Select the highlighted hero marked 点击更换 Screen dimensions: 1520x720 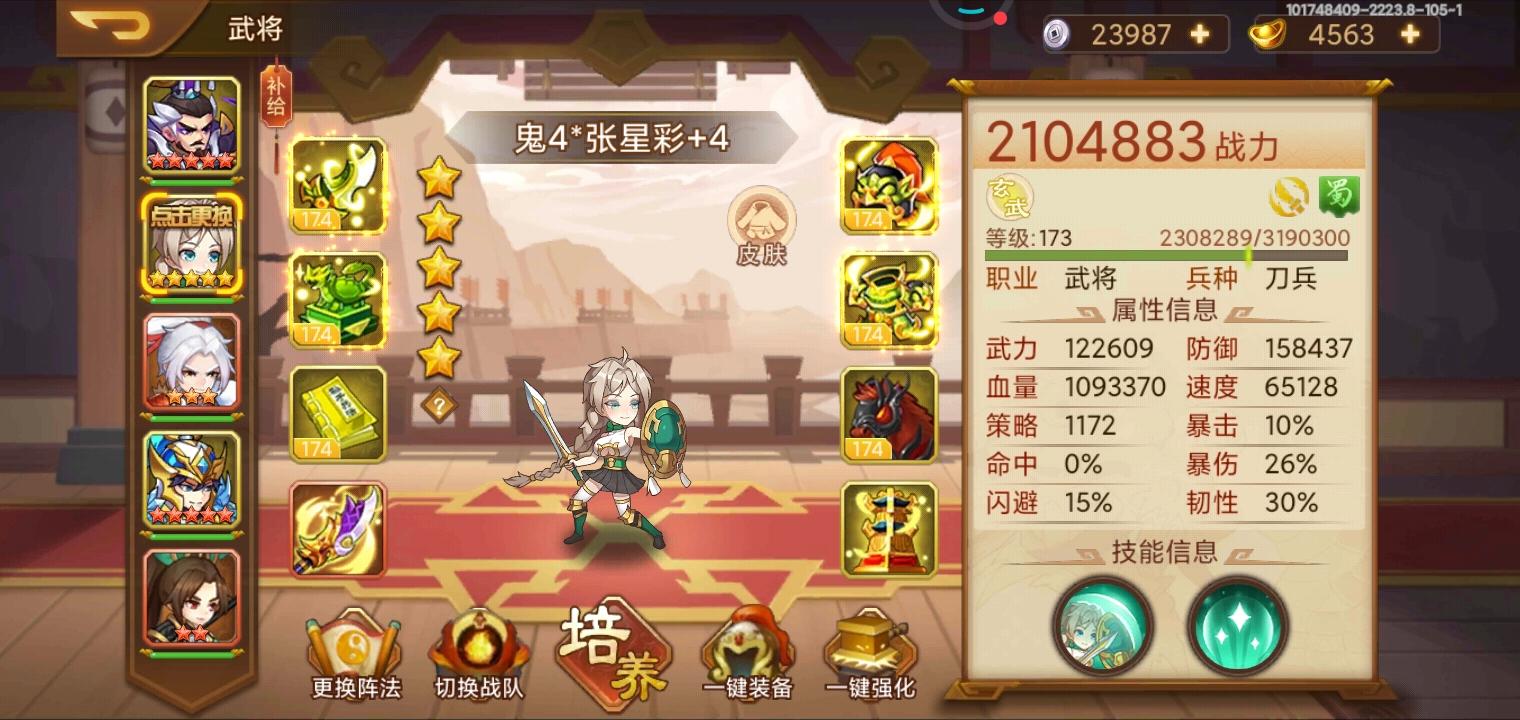tap(192, 240)
